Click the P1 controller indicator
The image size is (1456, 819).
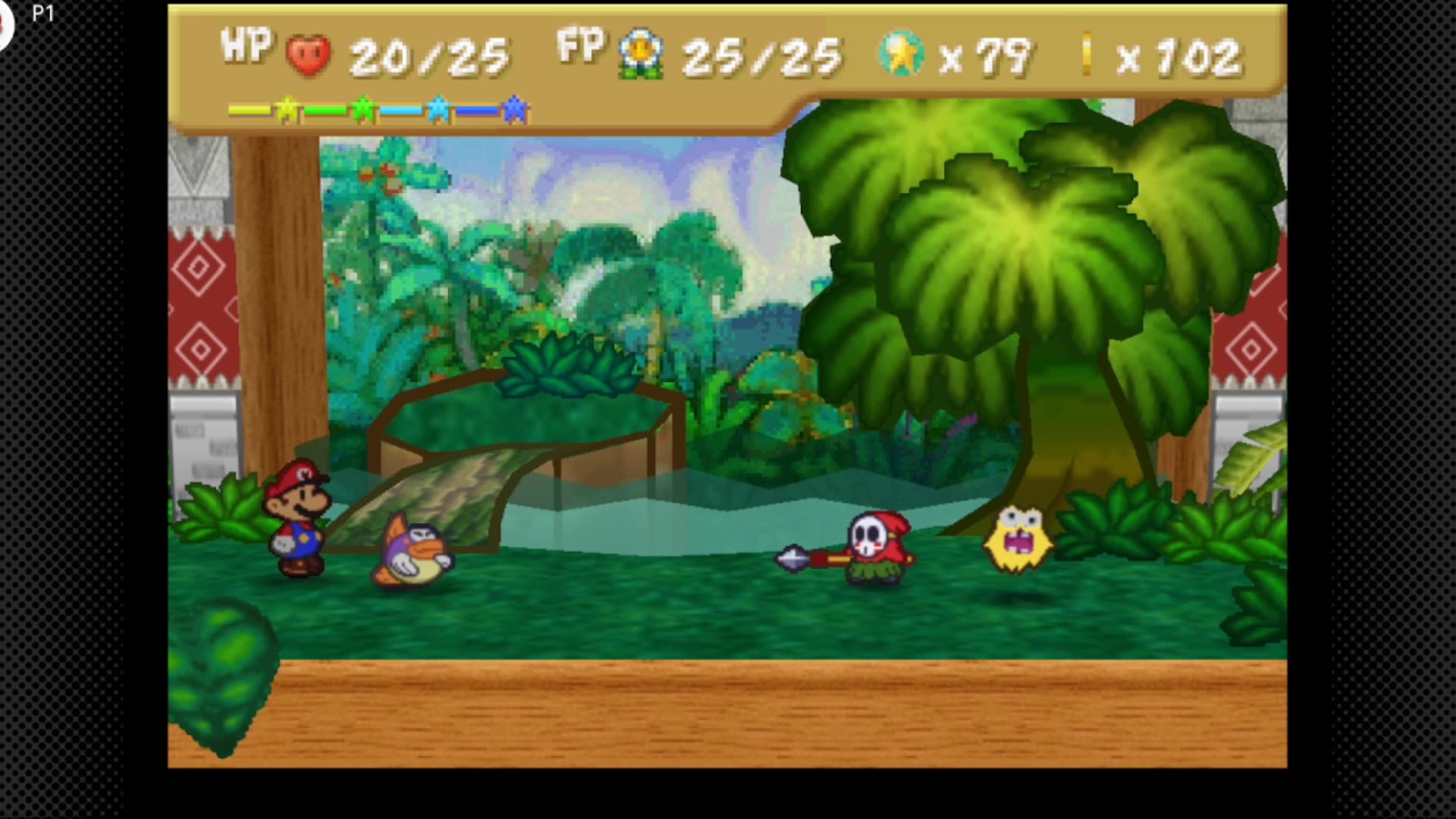44,11
